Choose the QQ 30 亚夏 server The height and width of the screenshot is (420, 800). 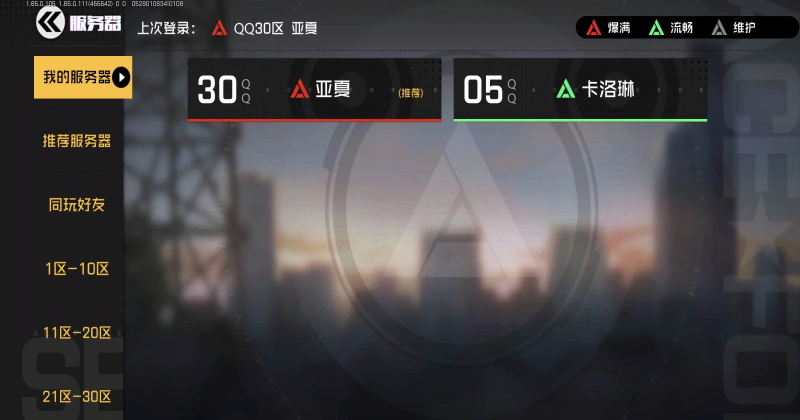(314, 90)
